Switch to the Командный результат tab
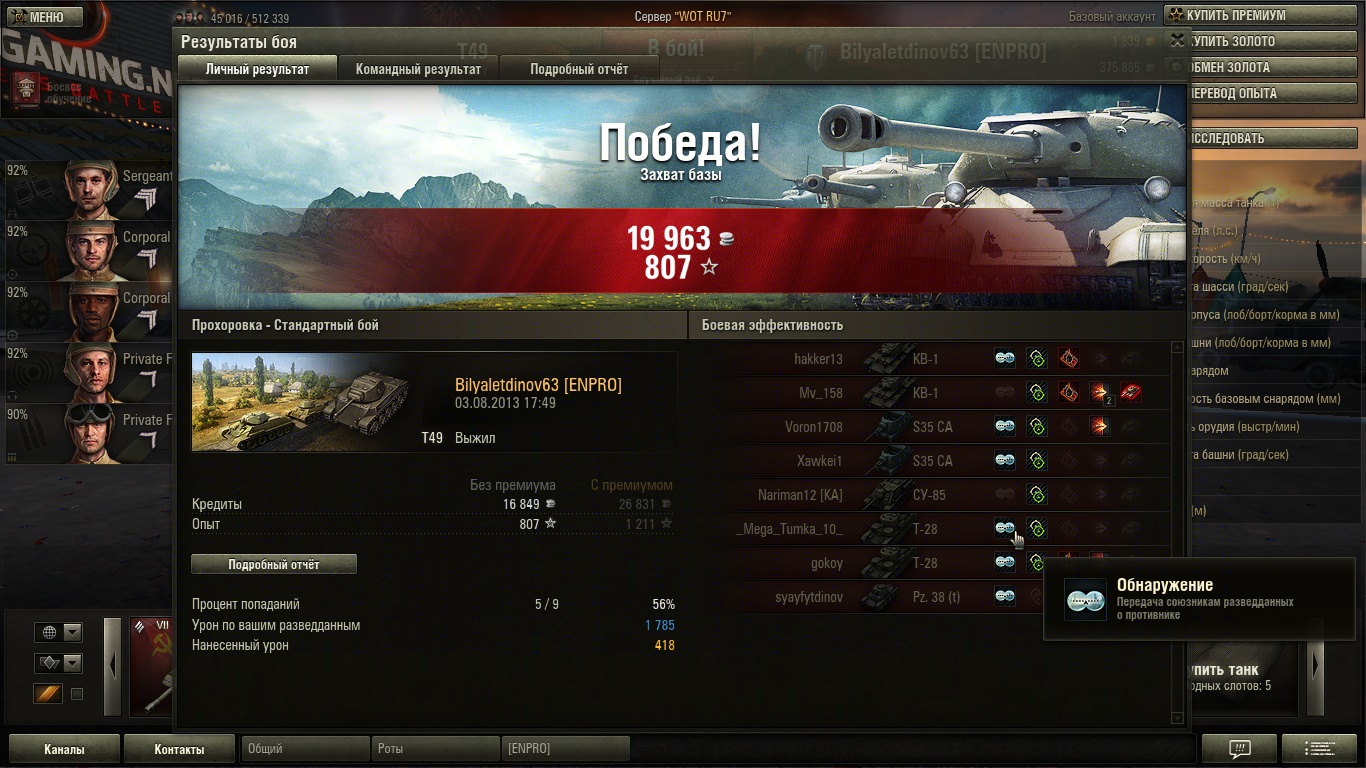 point(418,69)
